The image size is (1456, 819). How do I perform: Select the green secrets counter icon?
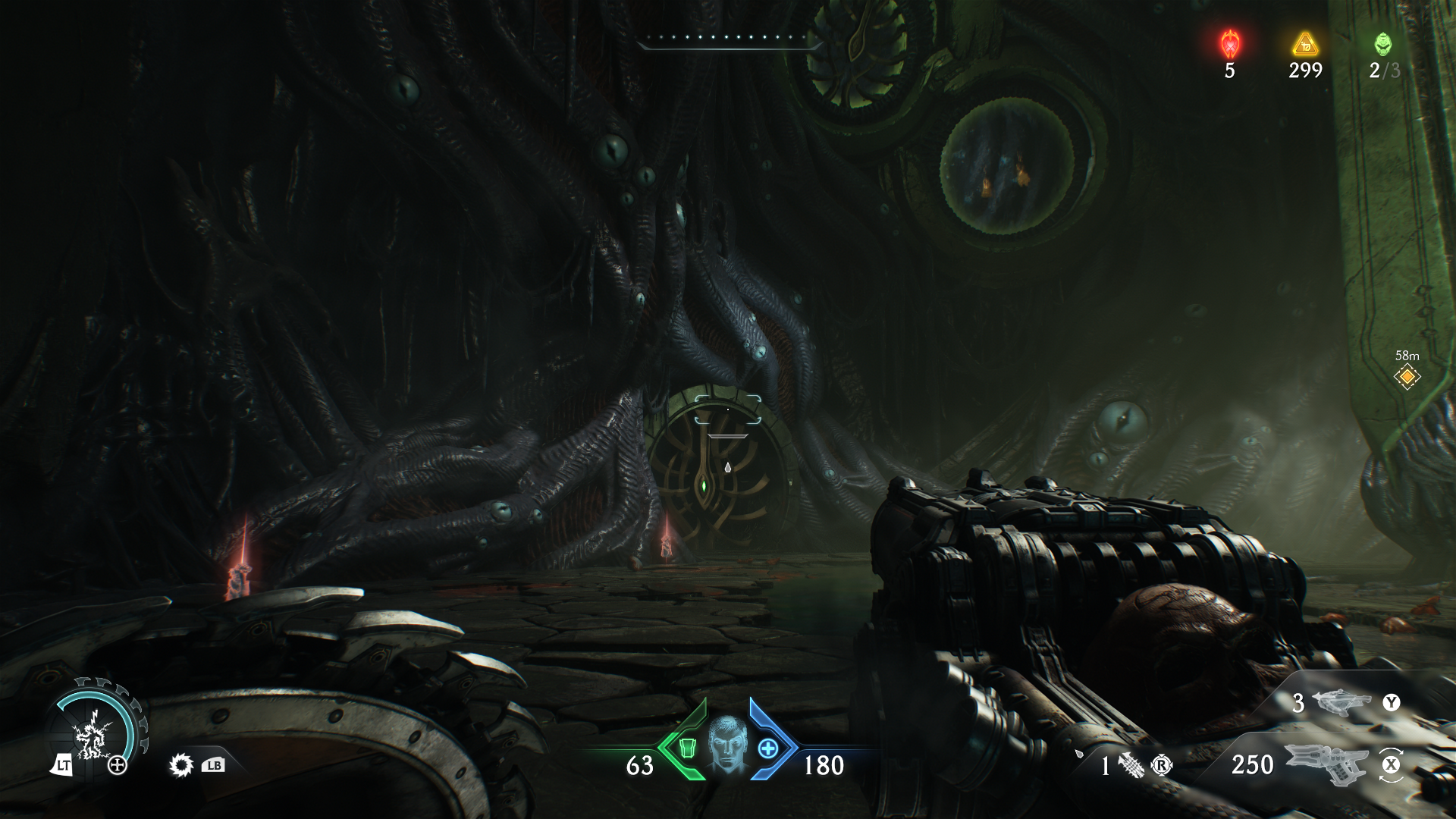tap(1383, 44)
